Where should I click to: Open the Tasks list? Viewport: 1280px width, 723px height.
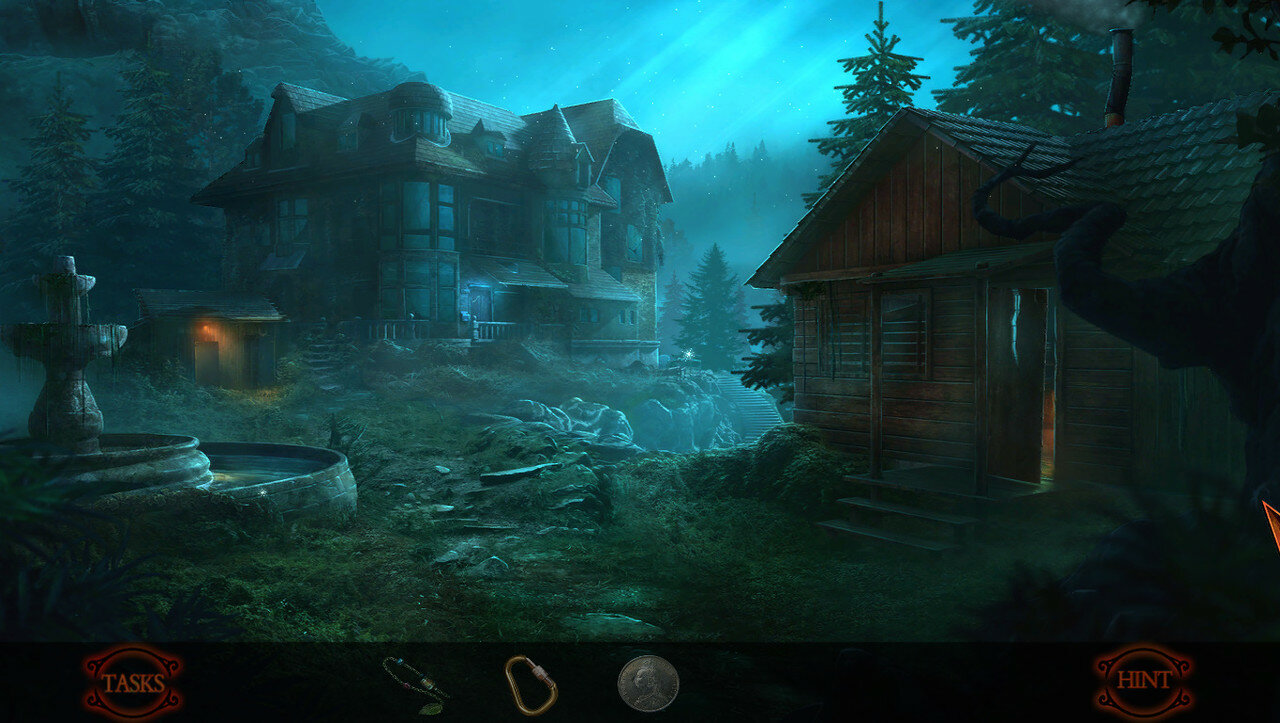[x=133, y=683]
